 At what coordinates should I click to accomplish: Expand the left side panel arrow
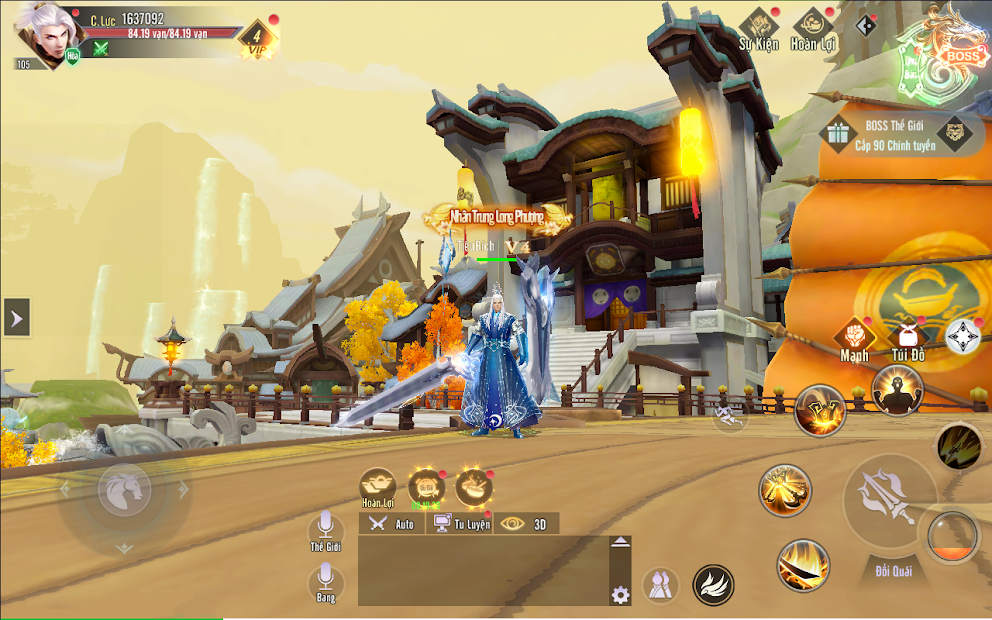[16, 318]
